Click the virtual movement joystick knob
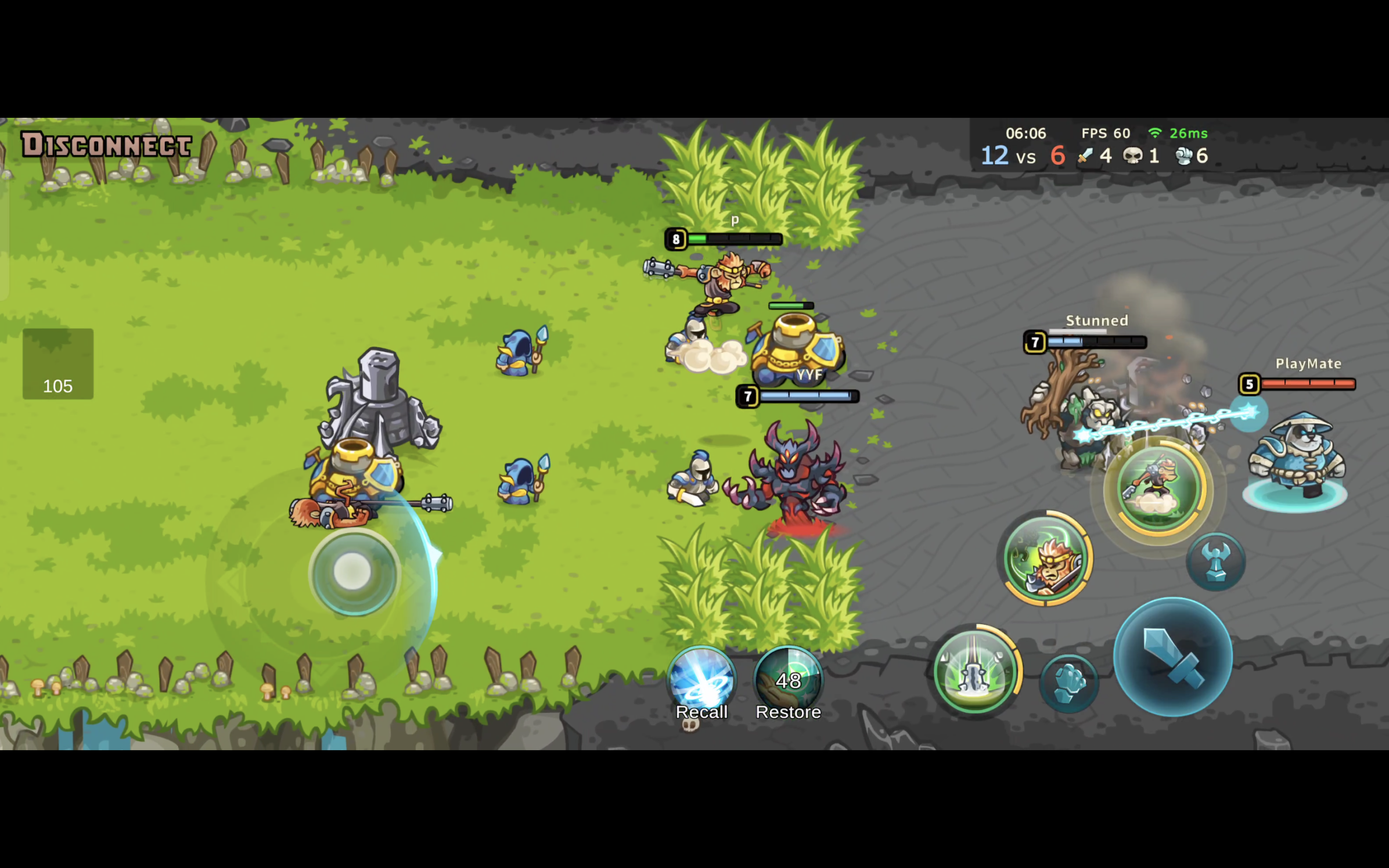 353,572
